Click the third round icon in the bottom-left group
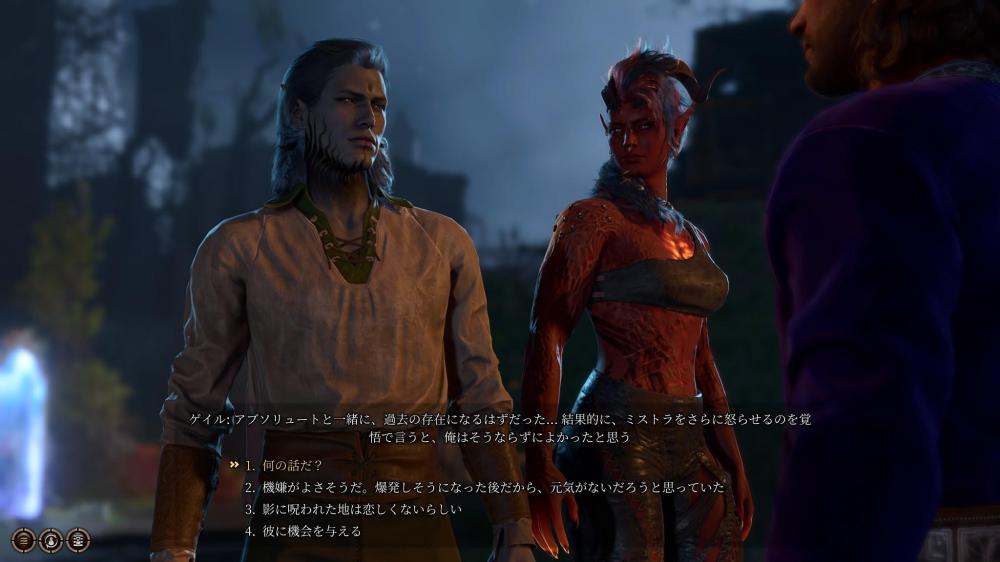This screenshot has width=1000, height=562. [x=77, y=540]
